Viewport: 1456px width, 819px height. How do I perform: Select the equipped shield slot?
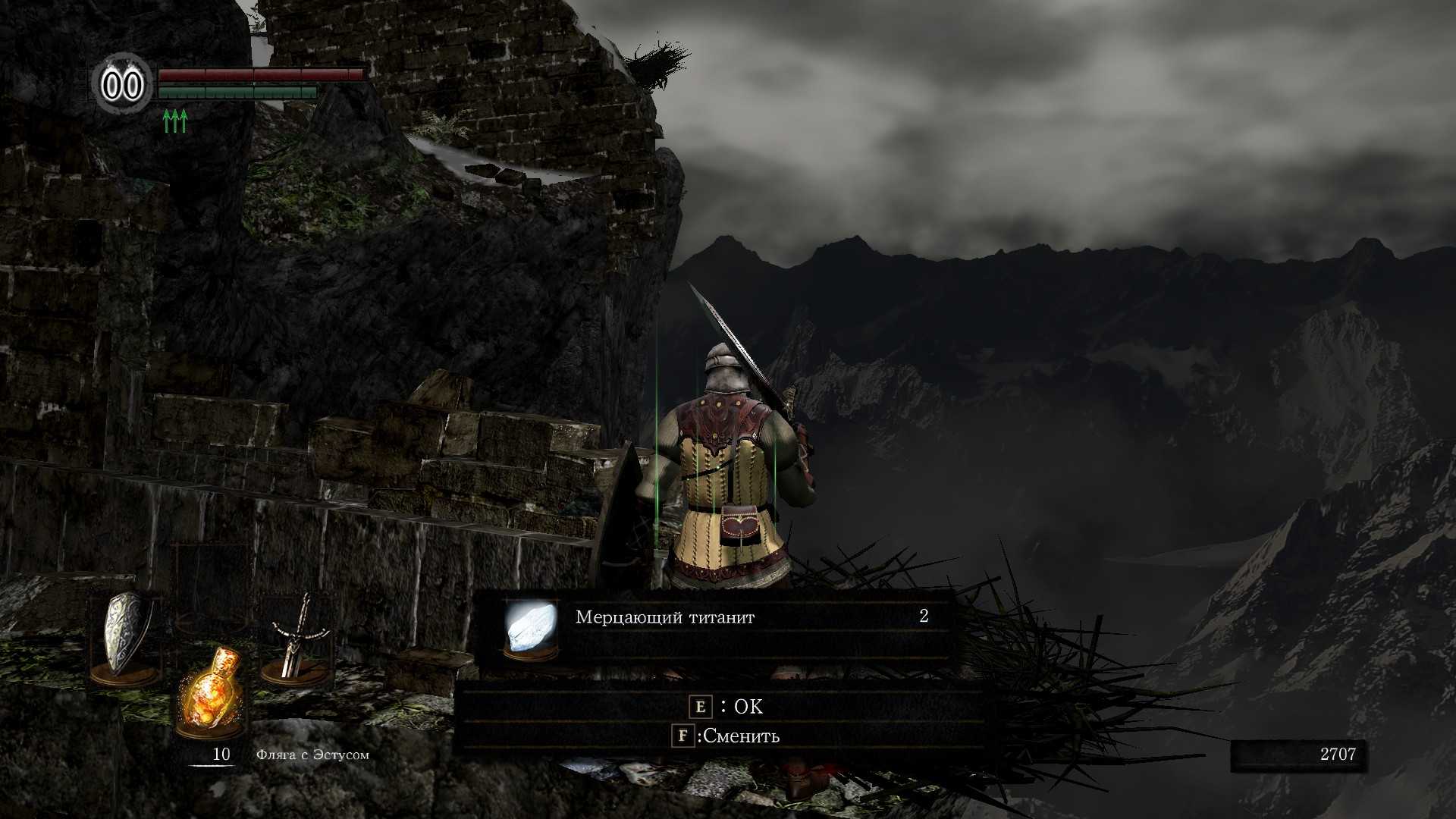(125, 637)
